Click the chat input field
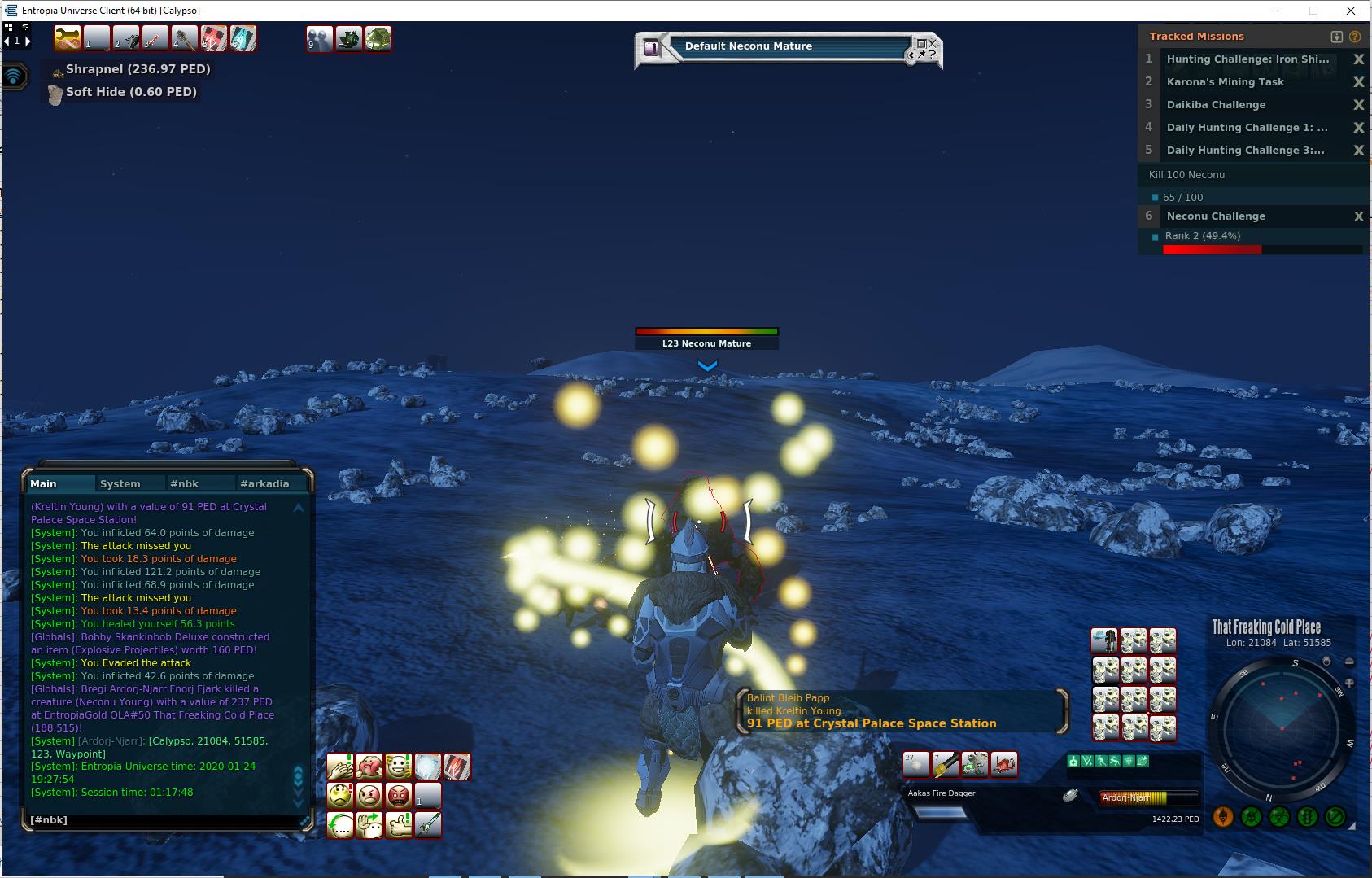 click(163, 819)
